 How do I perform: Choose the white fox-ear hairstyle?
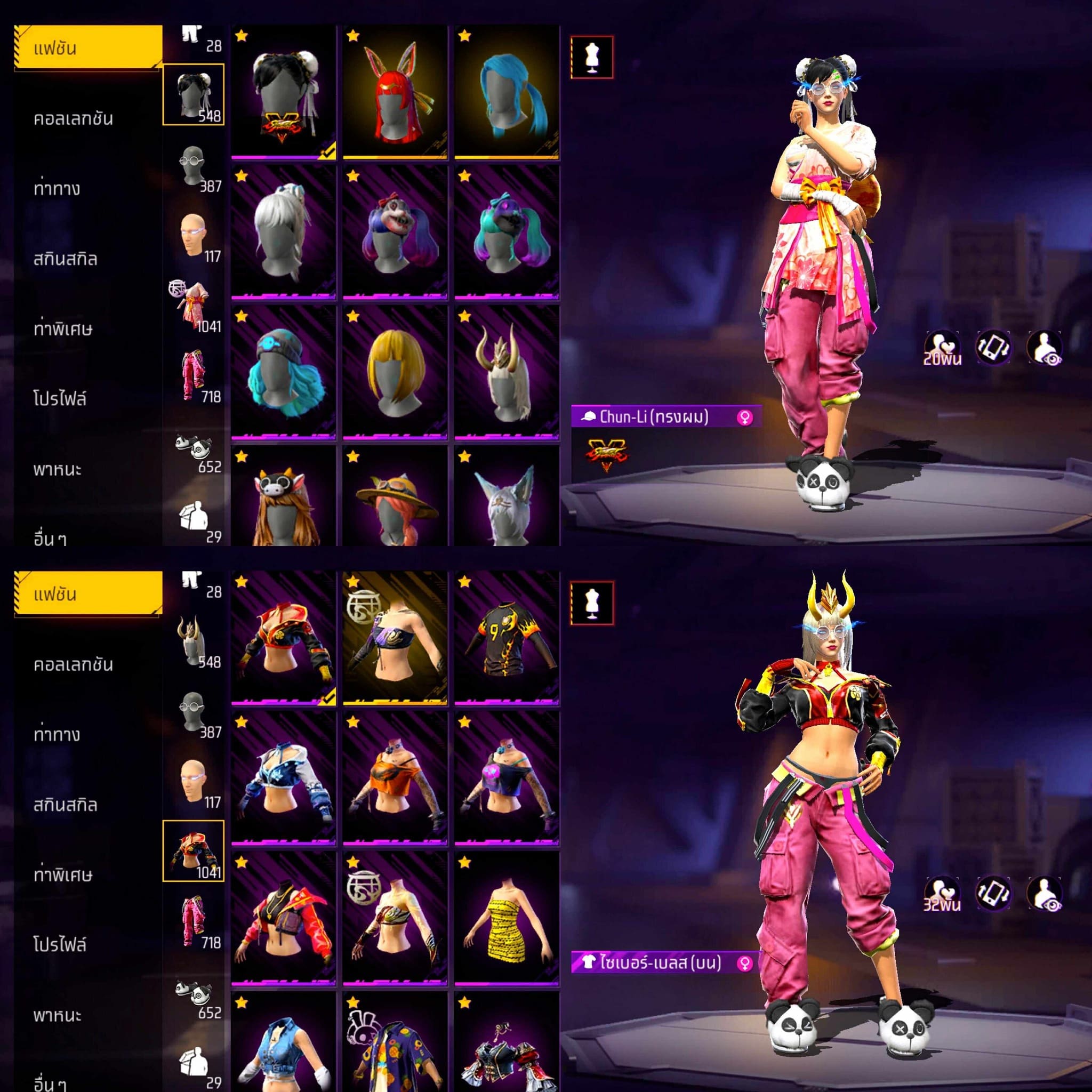click(507, 497)
